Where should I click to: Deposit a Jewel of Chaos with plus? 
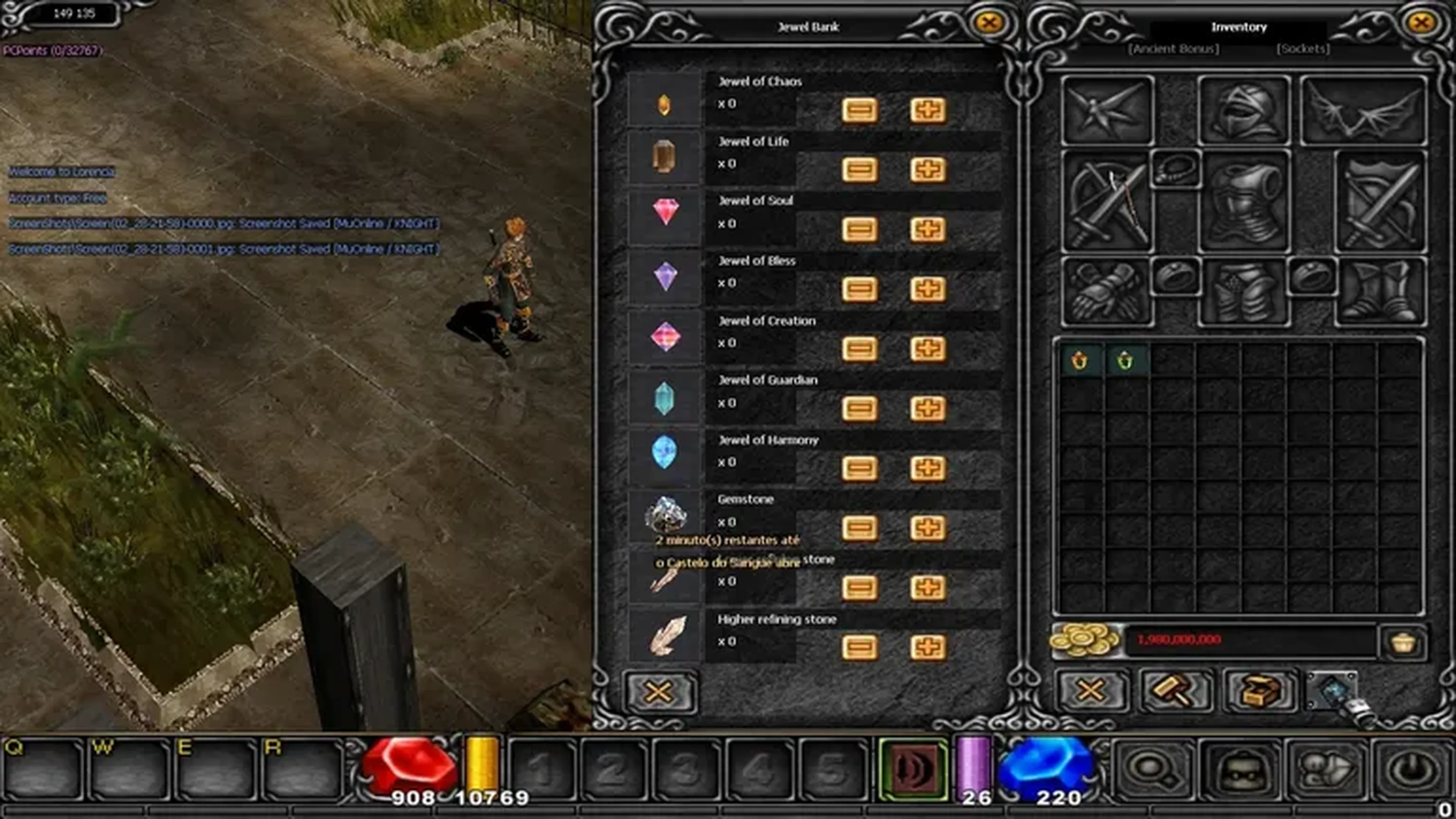[927, 110]
